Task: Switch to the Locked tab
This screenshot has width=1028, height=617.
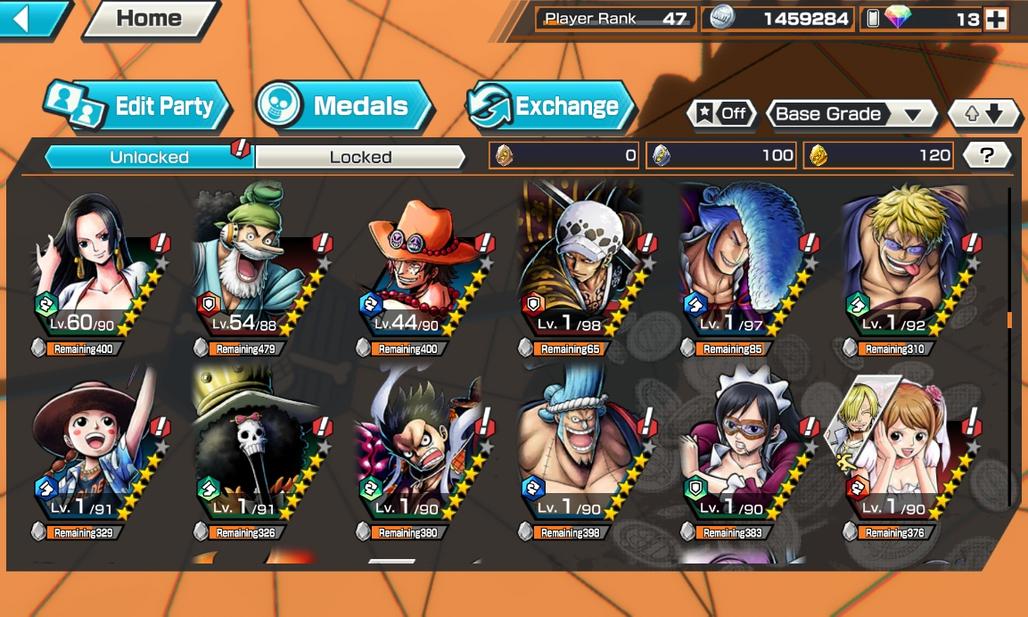Action: click(x=360, y=157)
